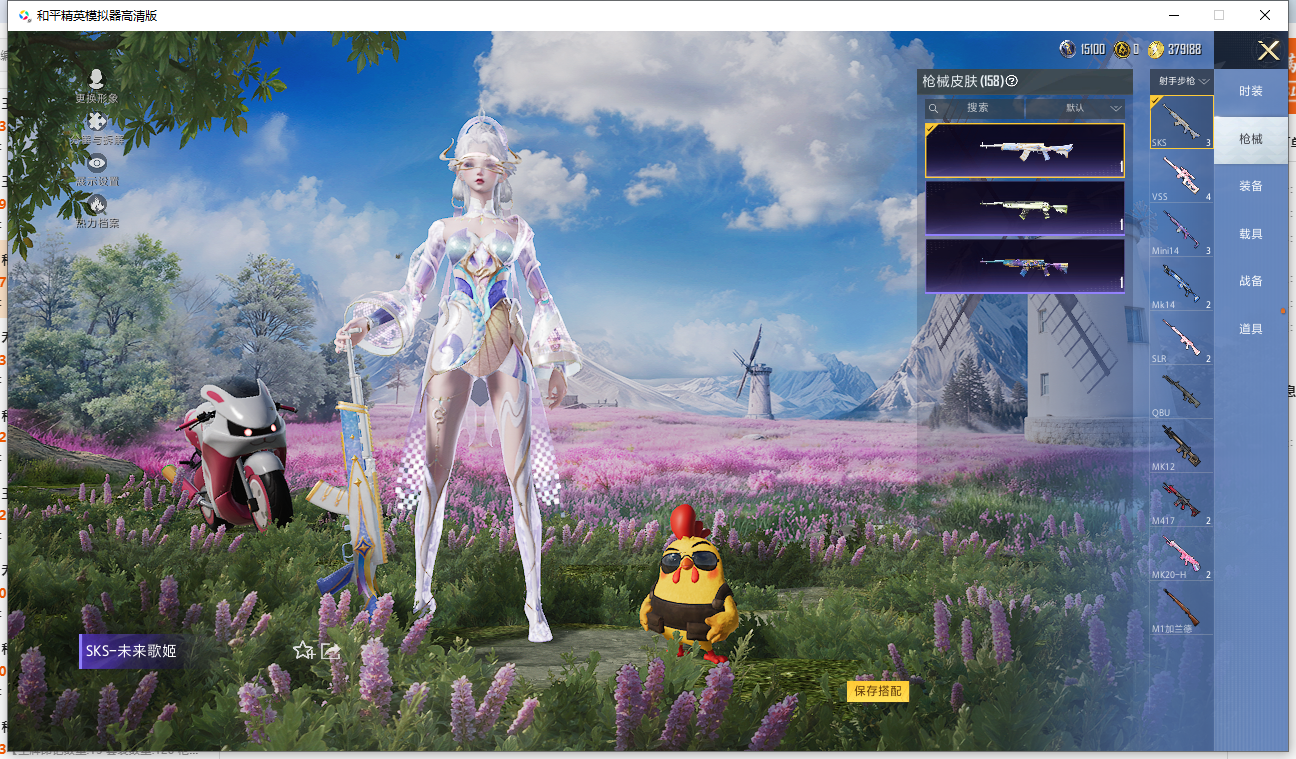Choose the M1加兰德 rifle entry
Image resolution: width=1296 pixels, height=759 pixels.
coord(1181,608)
